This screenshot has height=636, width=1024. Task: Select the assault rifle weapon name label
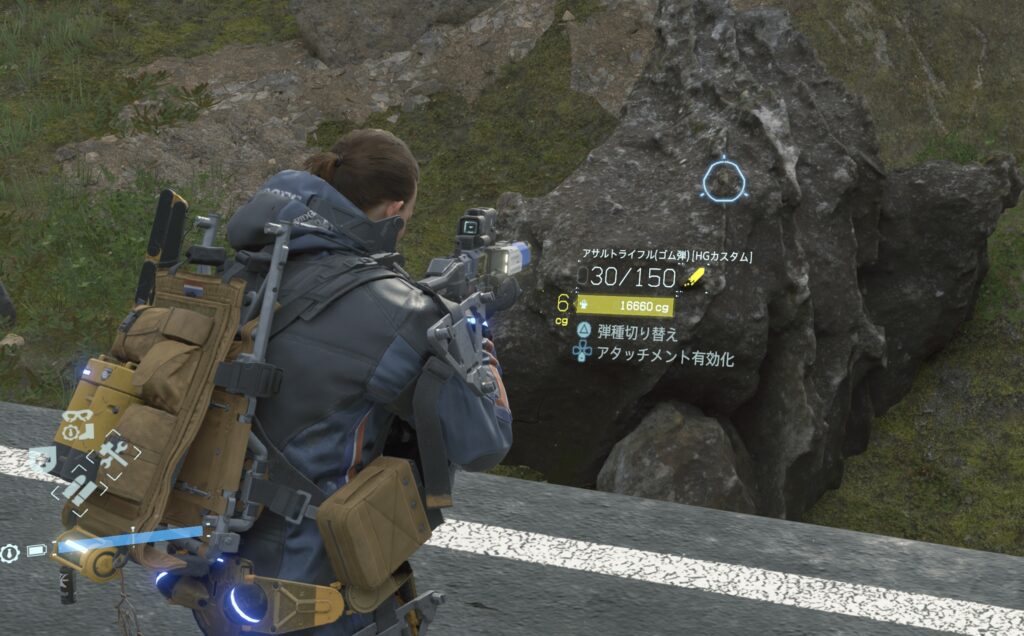(668, 256)
